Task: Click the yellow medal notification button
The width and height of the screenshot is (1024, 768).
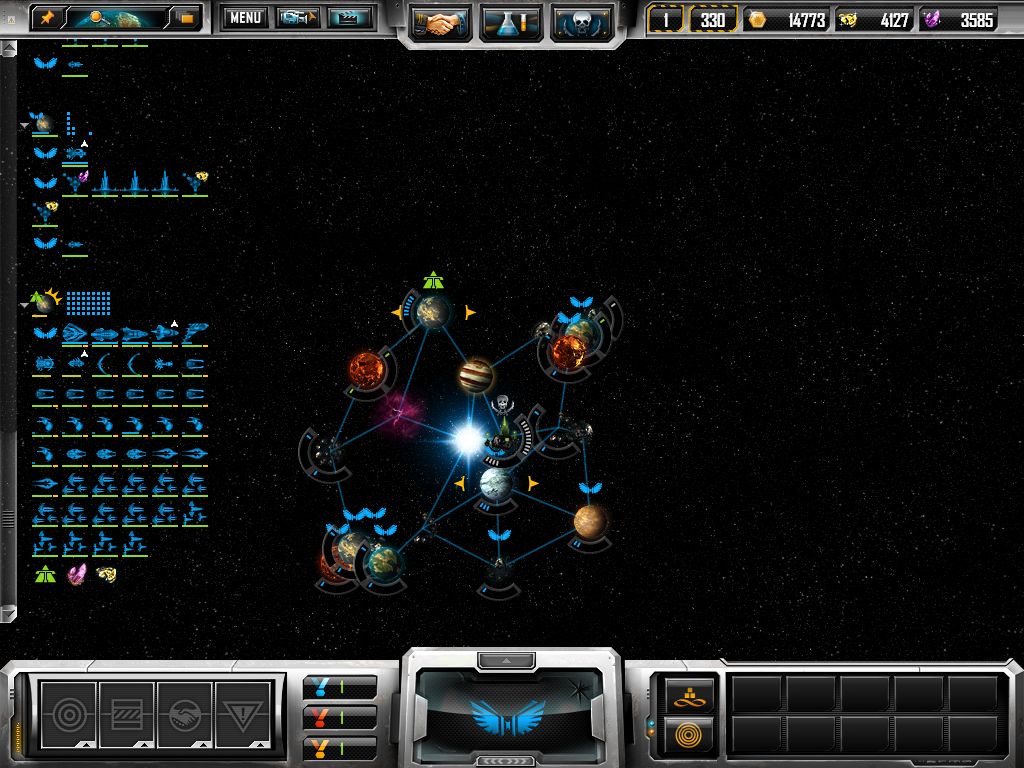Action: tap(340, 746)
